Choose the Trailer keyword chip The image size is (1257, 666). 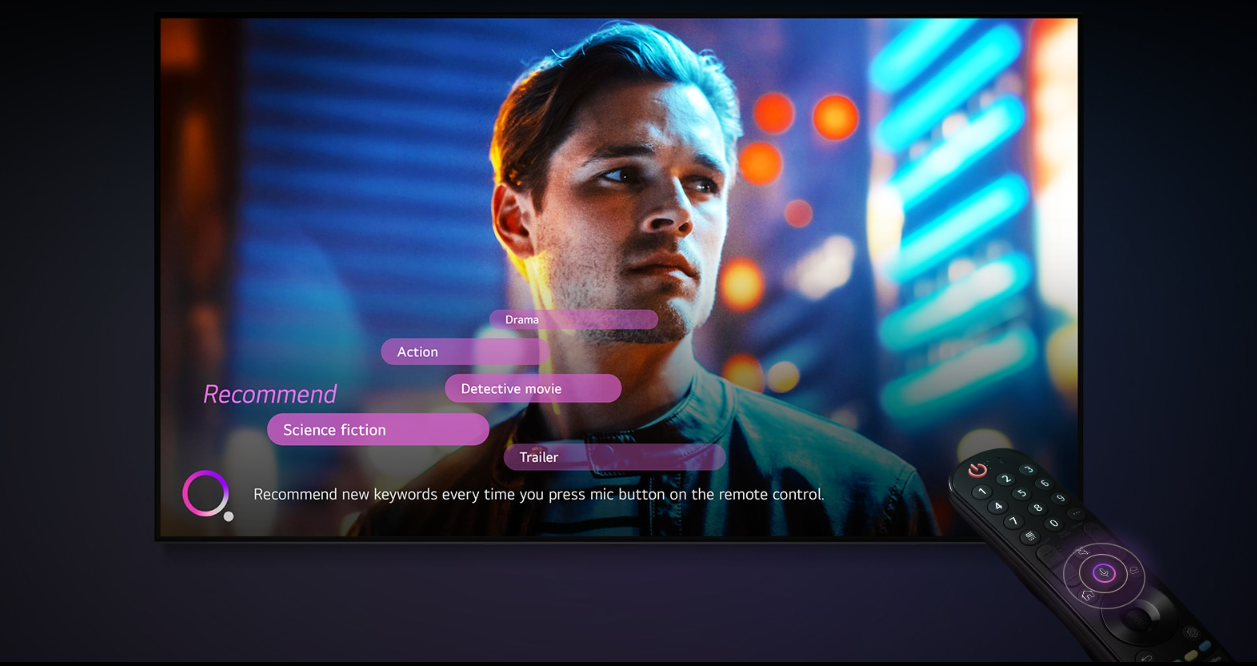(613, 457)
